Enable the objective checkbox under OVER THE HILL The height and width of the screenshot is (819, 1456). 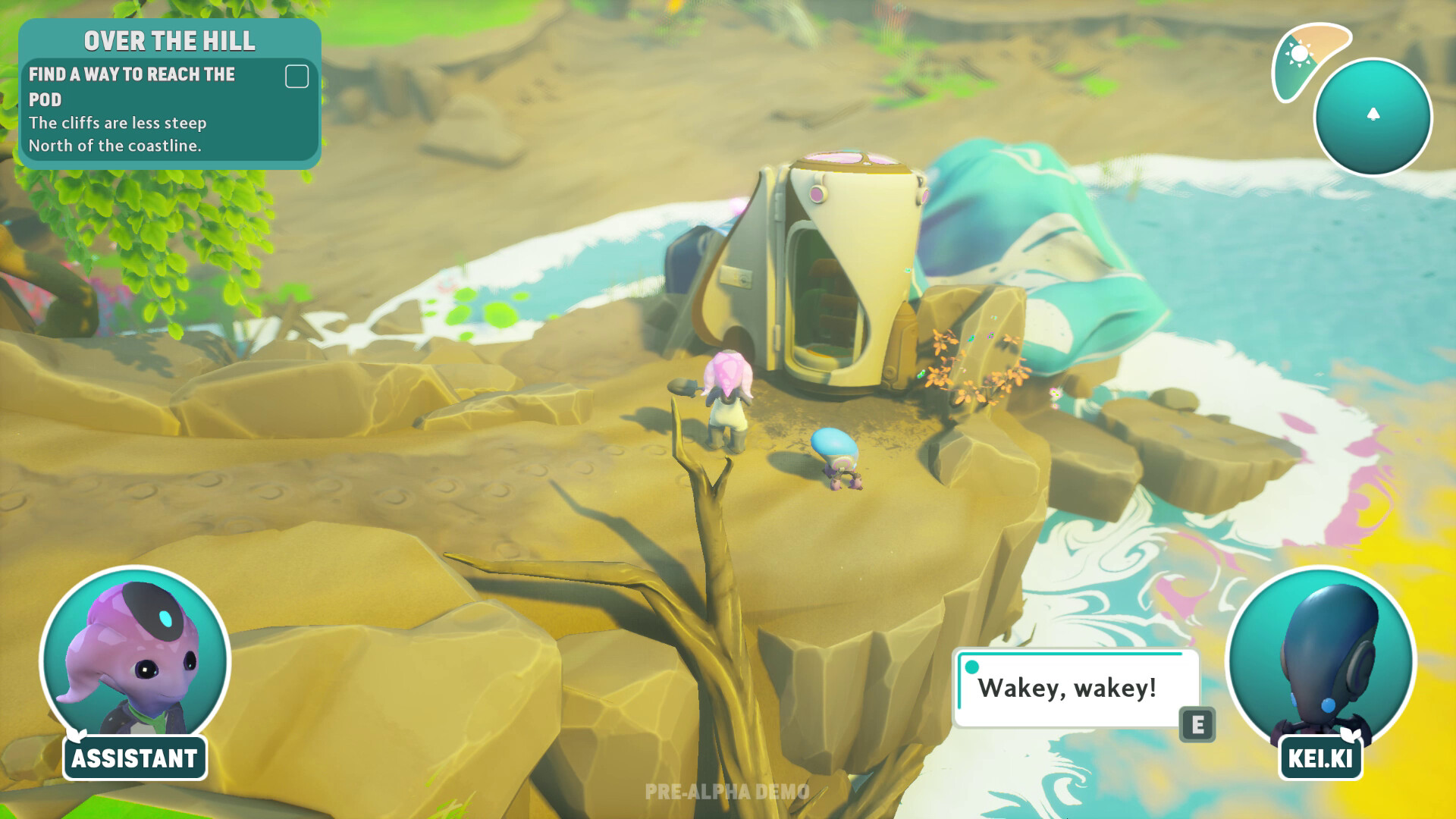[x=297, y=76]
